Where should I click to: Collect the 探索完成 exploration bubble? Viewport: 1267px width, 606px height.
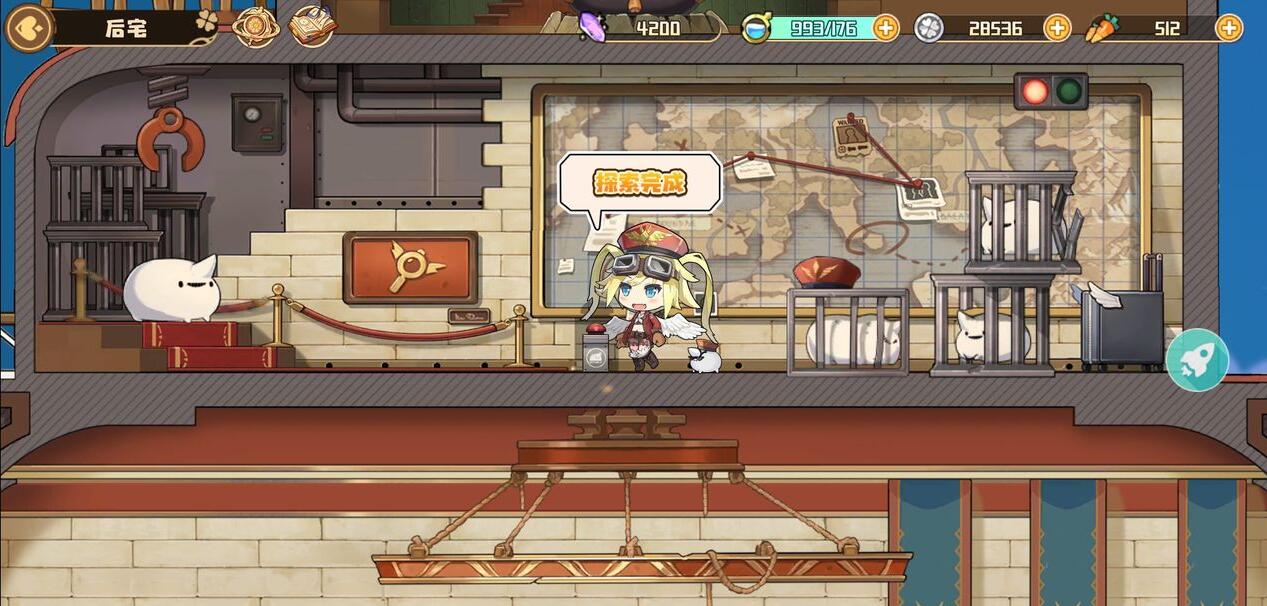640,183
